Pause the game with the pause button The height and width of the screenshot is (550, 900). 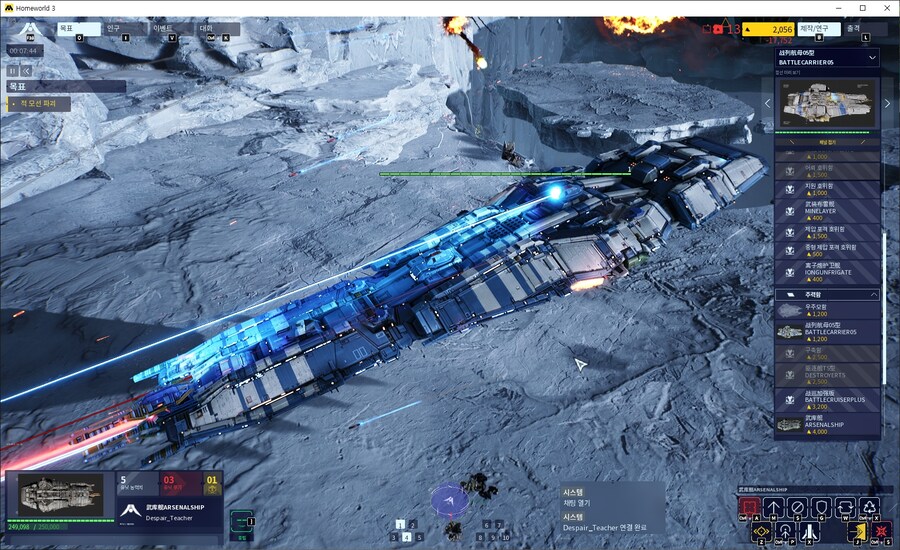pyautogui.click(x=13, y=71)
